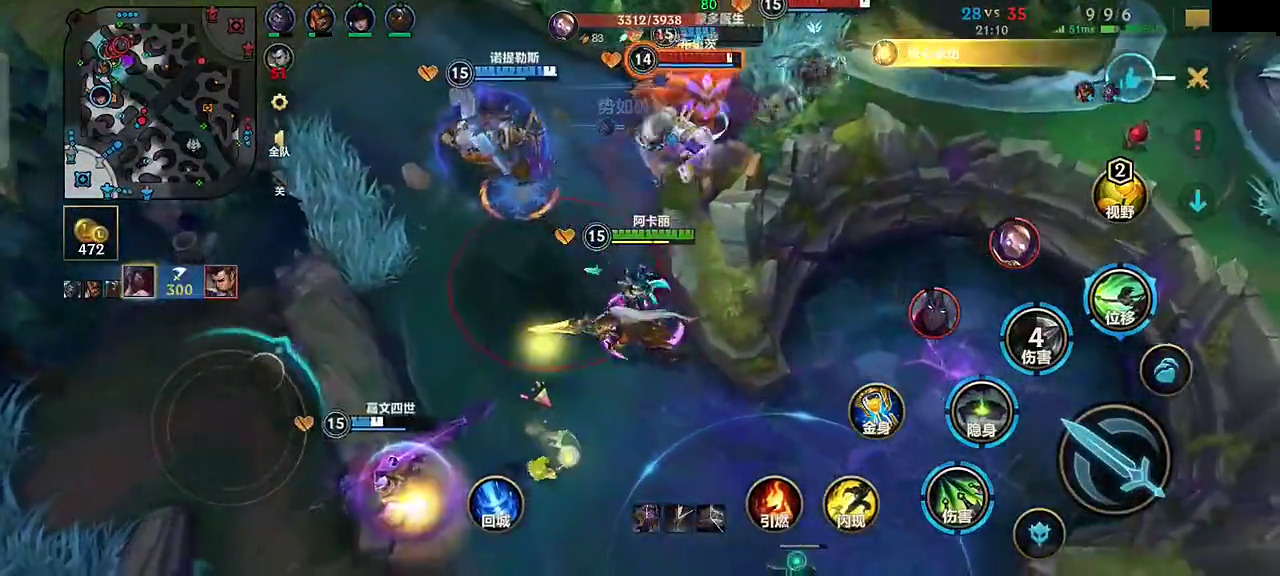
Task: Tap the sword basic attack button
Action: (1114, 459)
